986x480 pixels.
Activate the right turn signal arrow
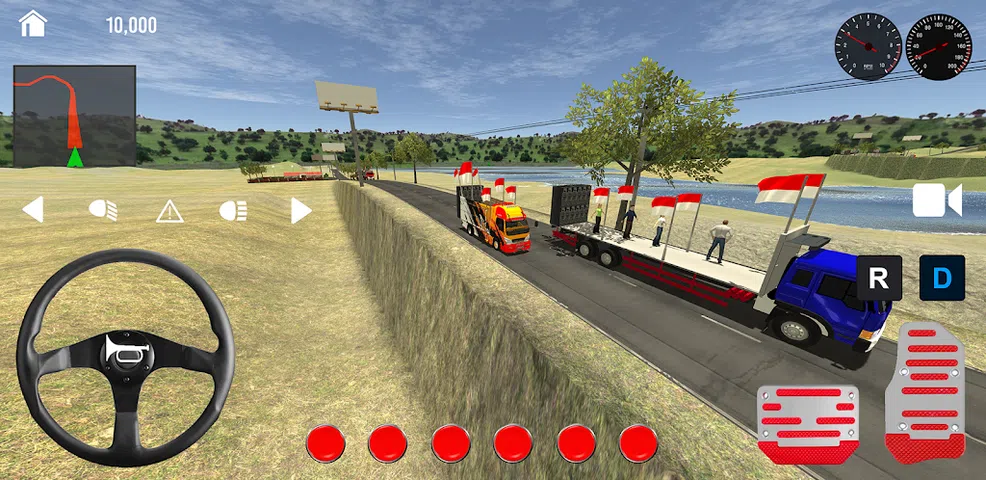click(x=301, y=210)
